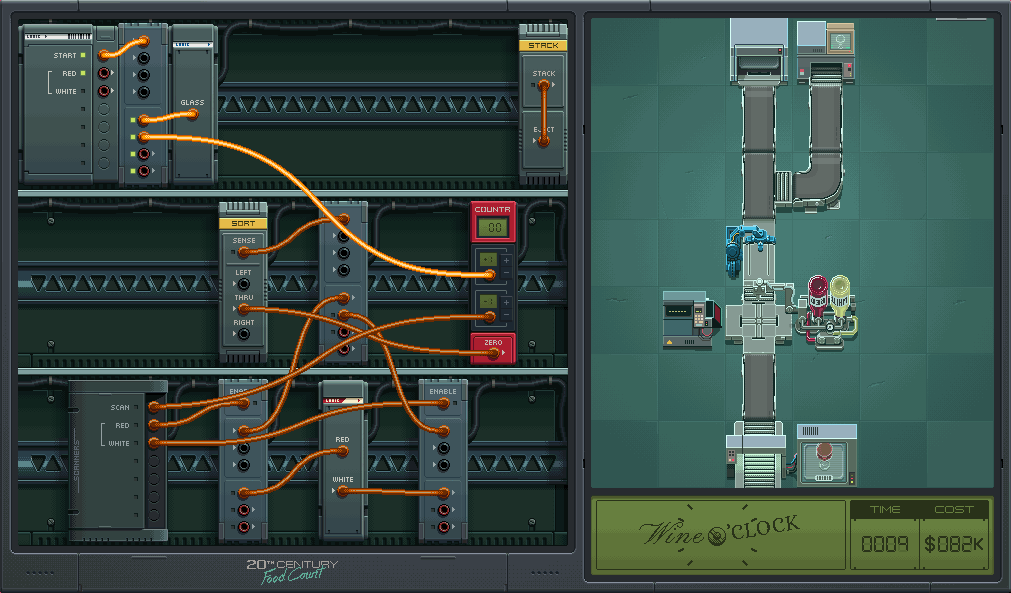Click the scanner's WHITE jack
This screenshot has width=1011, height=593.
pyautogui.click(x=155, y=443)
